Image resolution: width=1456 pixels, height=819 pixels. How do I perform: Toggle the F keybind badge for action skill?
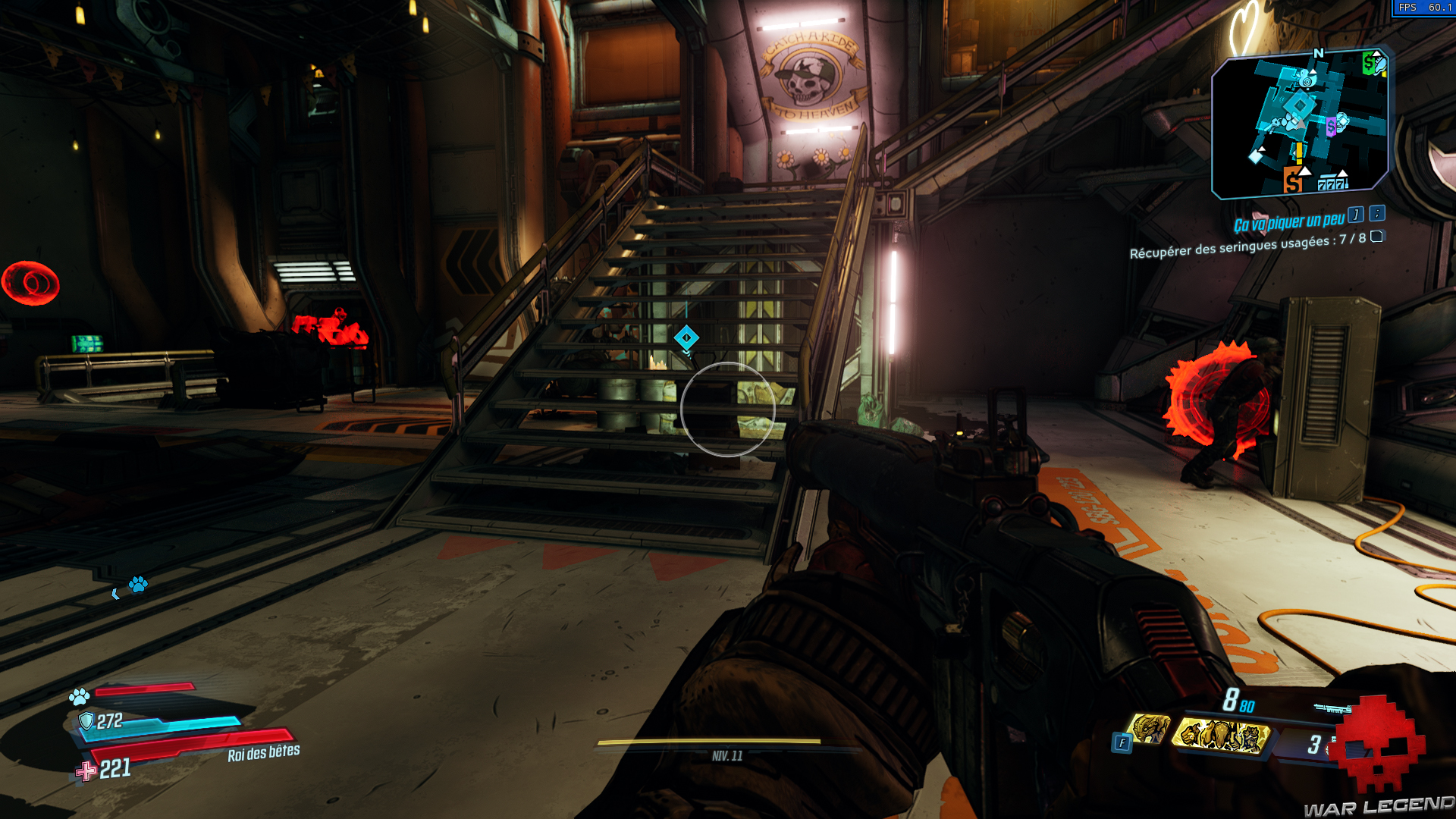click(1123, 742)
